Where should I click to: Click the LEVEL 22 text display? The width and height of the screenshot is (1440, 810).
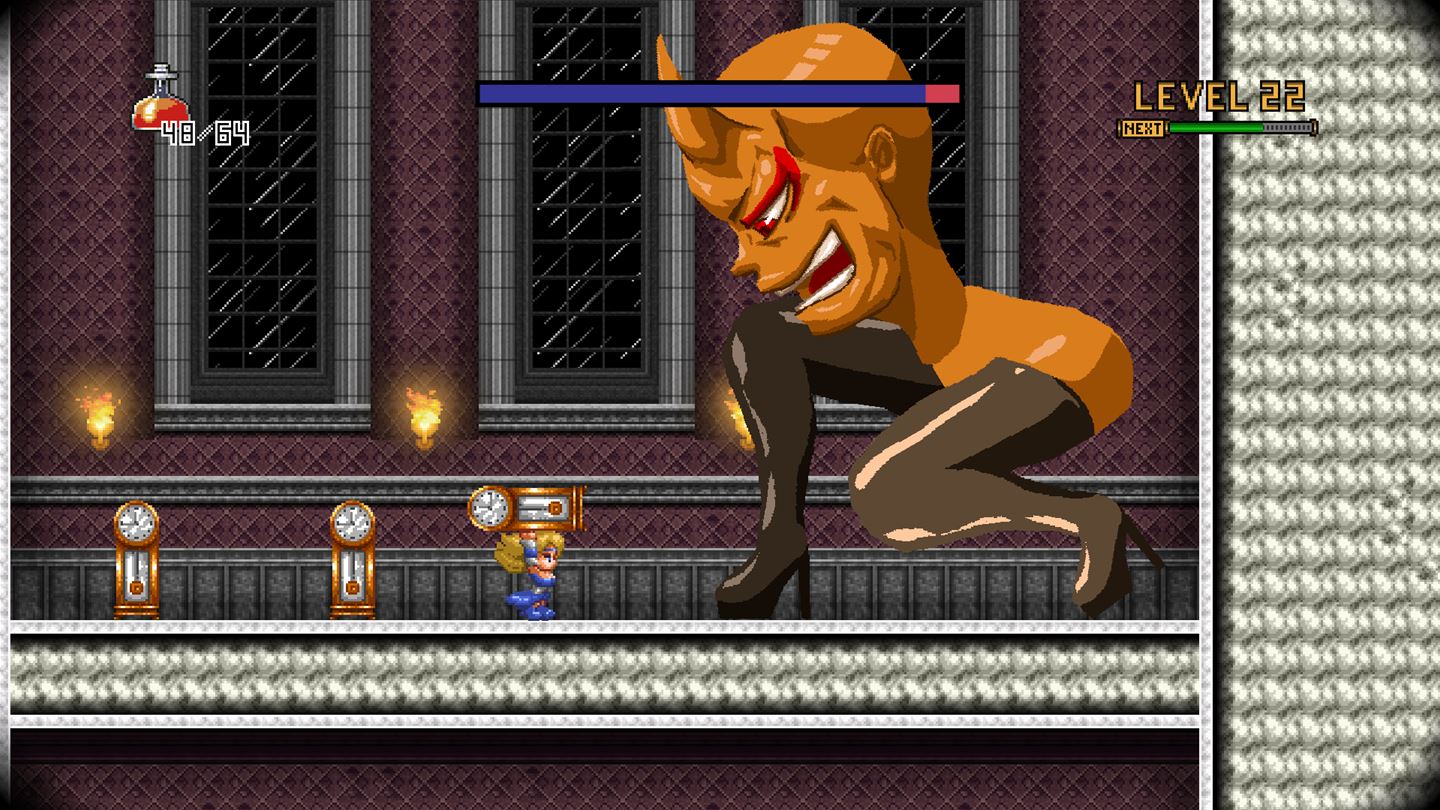[x=1219, y=97]
